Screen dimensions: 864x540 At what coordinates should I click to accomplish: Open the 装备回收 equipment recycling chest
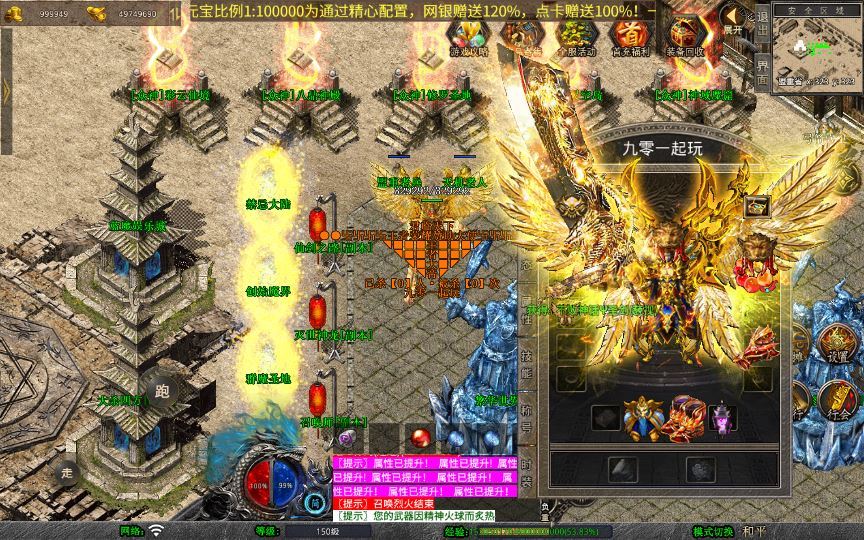(685, 36)
